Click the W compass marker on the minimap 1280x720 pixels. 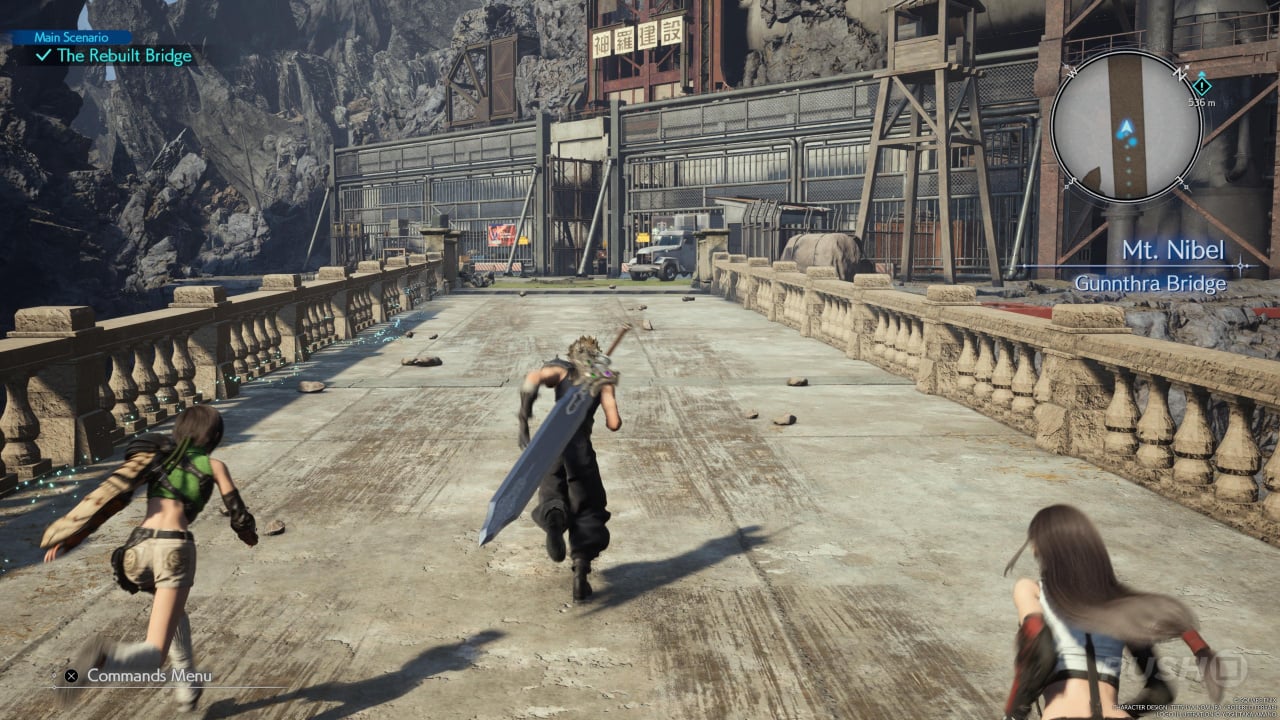[1071, 73]
